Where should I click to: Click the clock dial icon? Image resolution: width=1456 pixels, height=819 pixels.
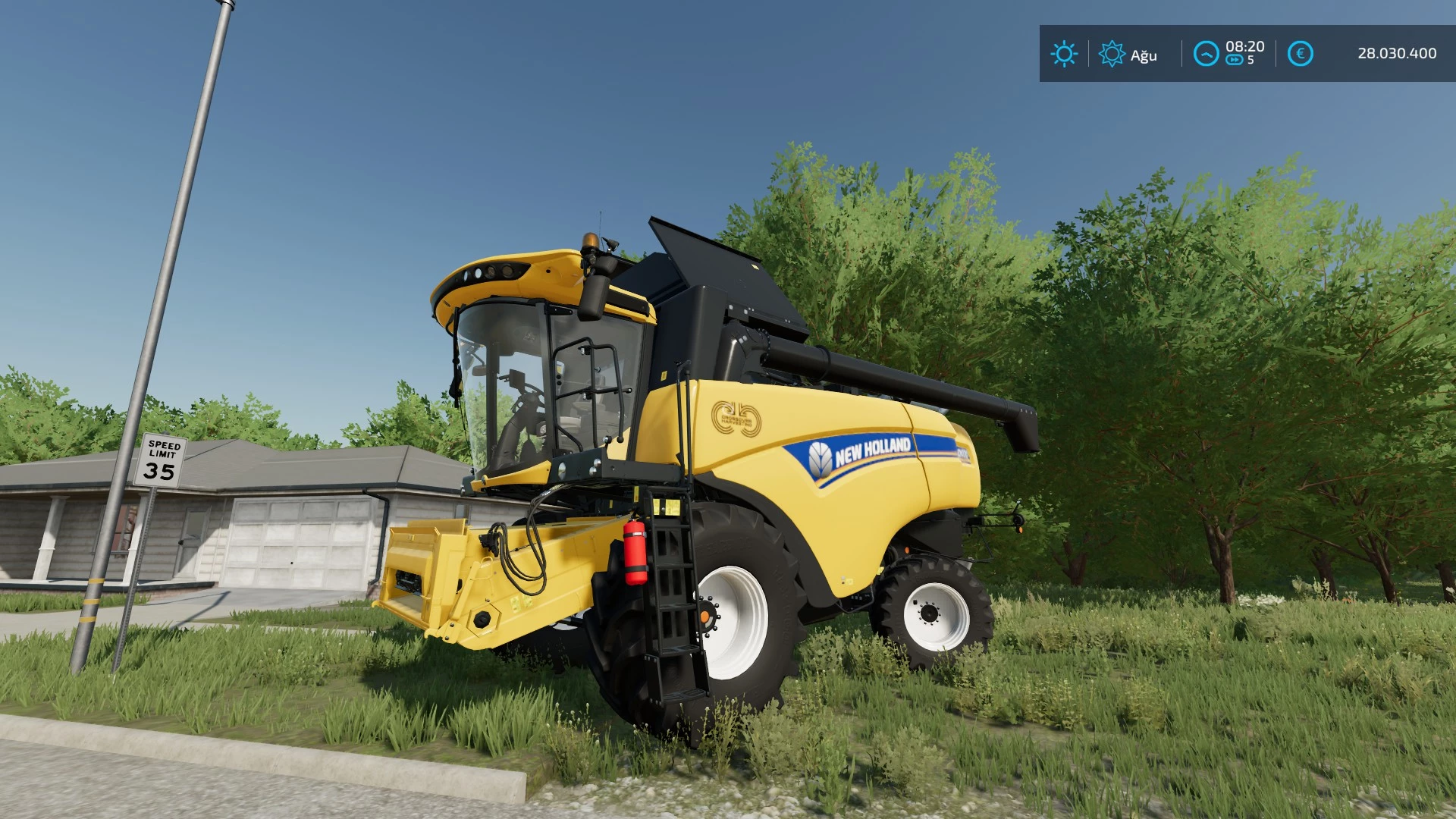(x=1207, y=54)
